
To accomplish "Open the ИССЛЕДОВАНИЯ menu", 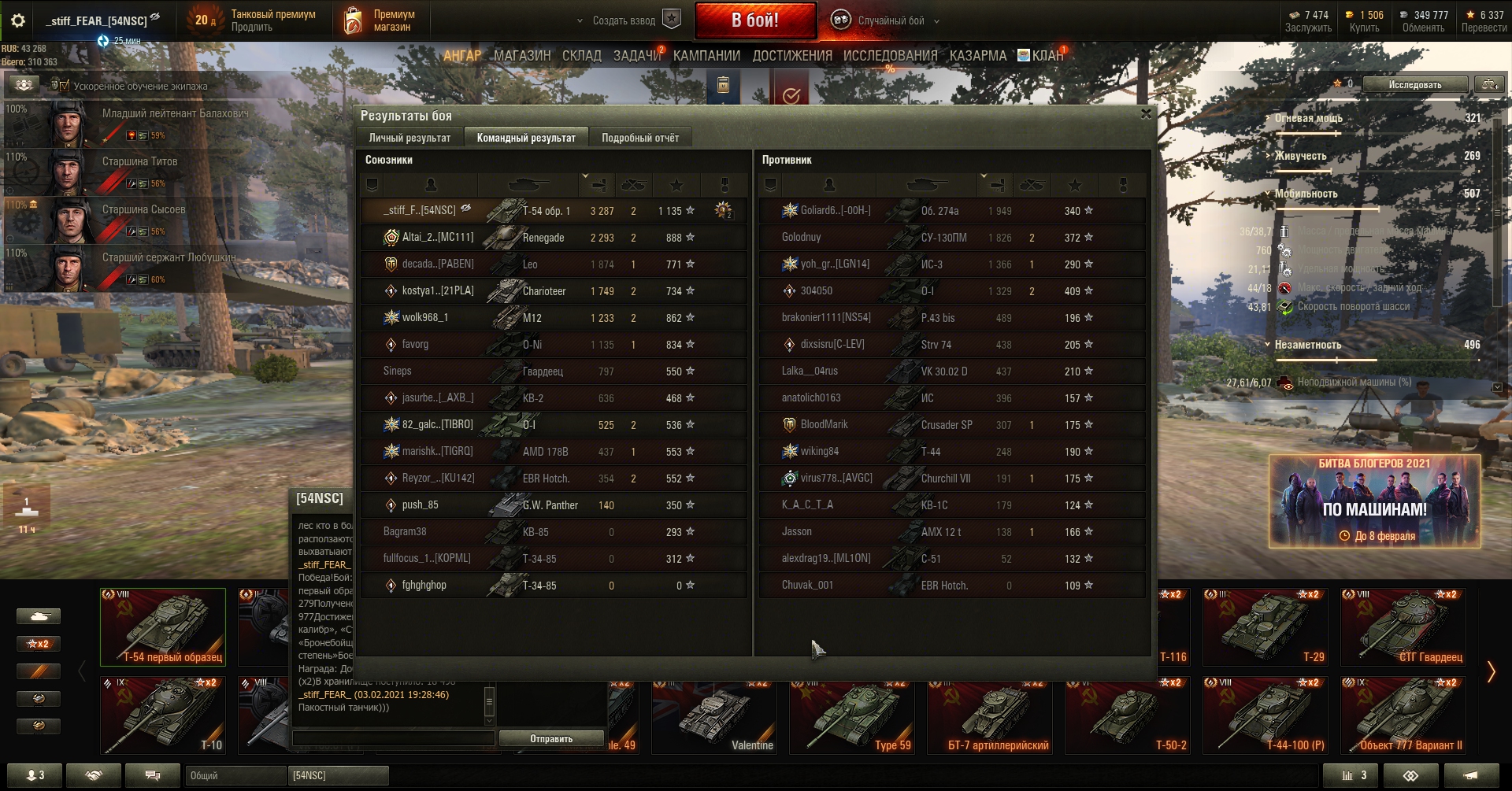I will pos(890,56).
